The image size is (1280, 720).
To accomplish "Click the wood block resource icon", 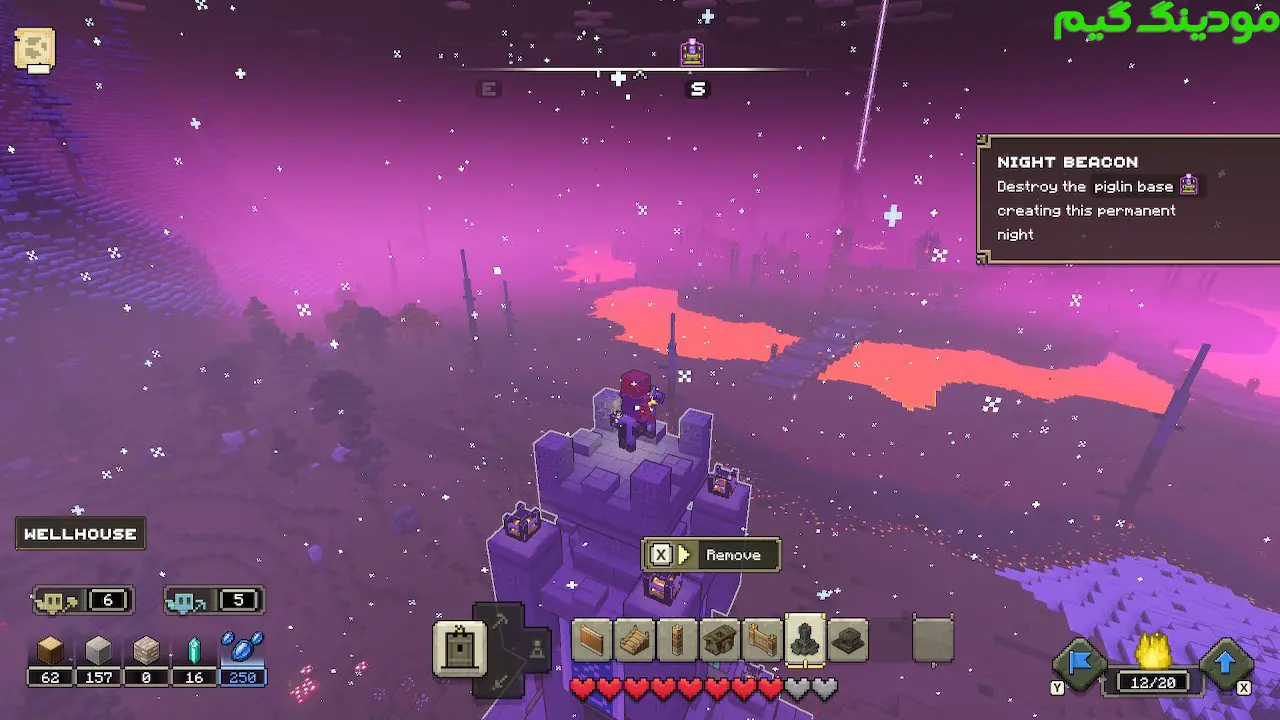I will click(x=51, y=652).
